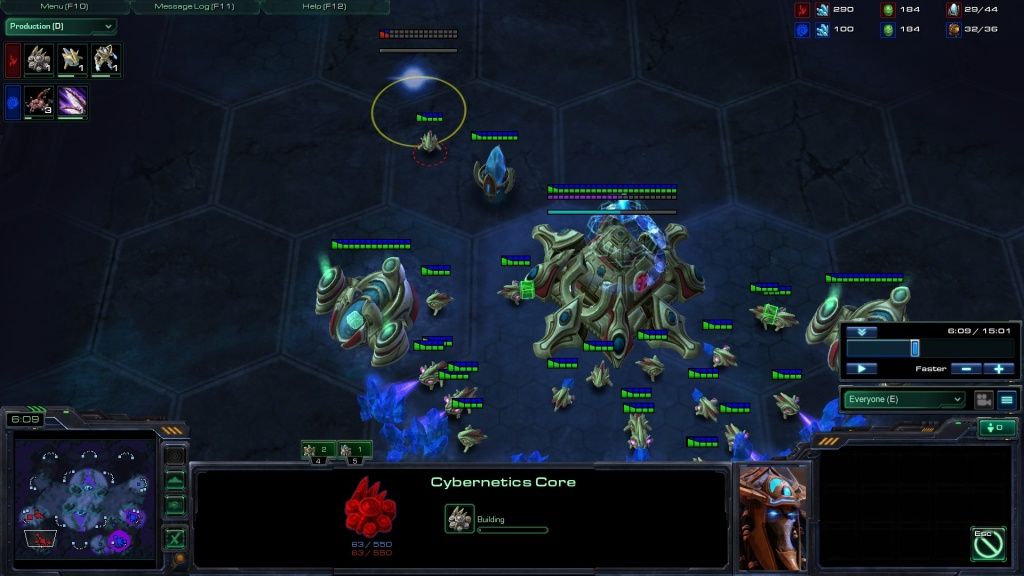Select the Roach in blue's production row

point(39,102)
